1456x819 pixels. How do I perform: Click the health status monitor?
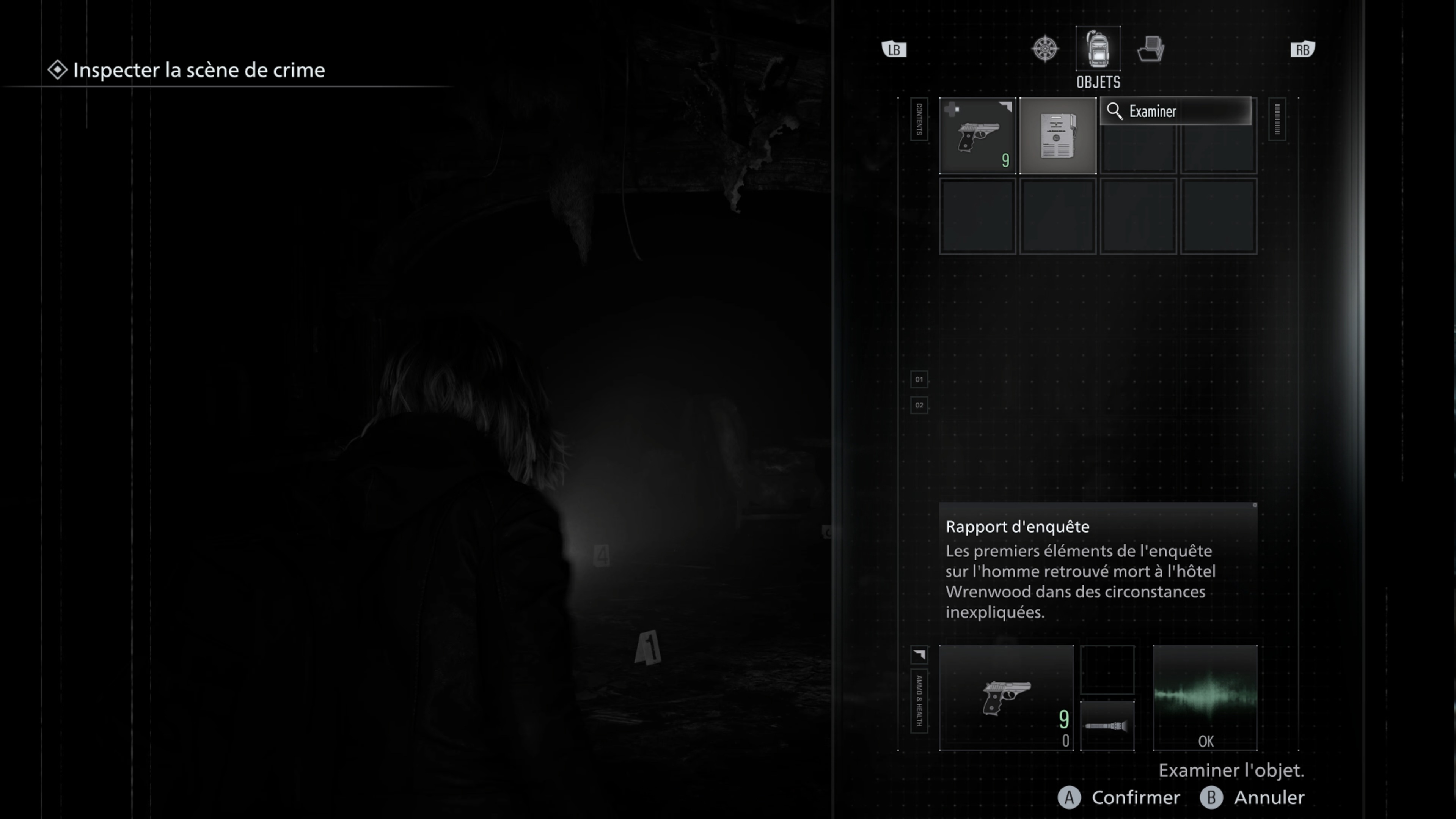coord(1205,698)
